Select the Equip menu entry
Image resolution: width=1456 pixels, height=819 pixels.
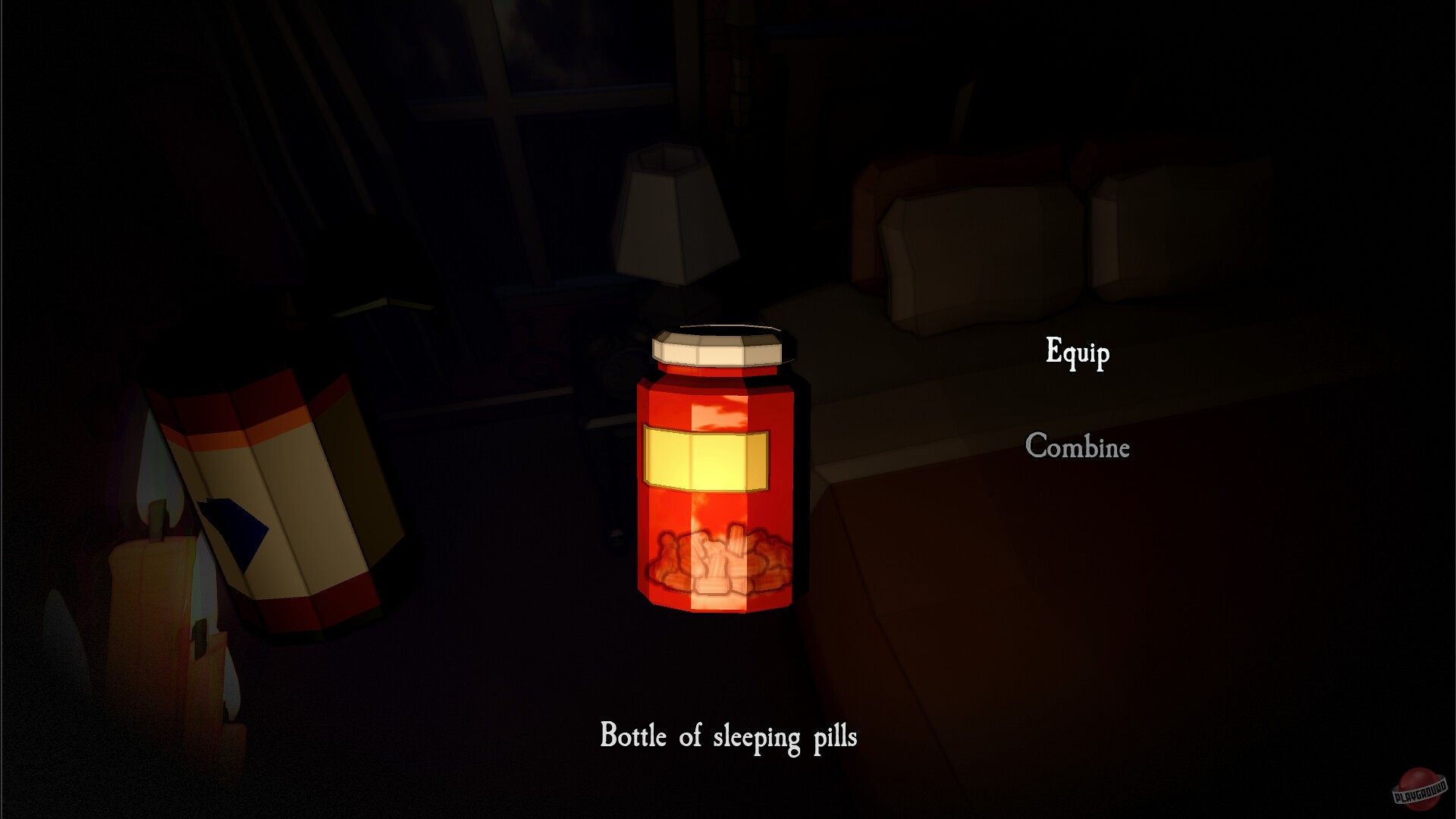[x=1077, y=351]
